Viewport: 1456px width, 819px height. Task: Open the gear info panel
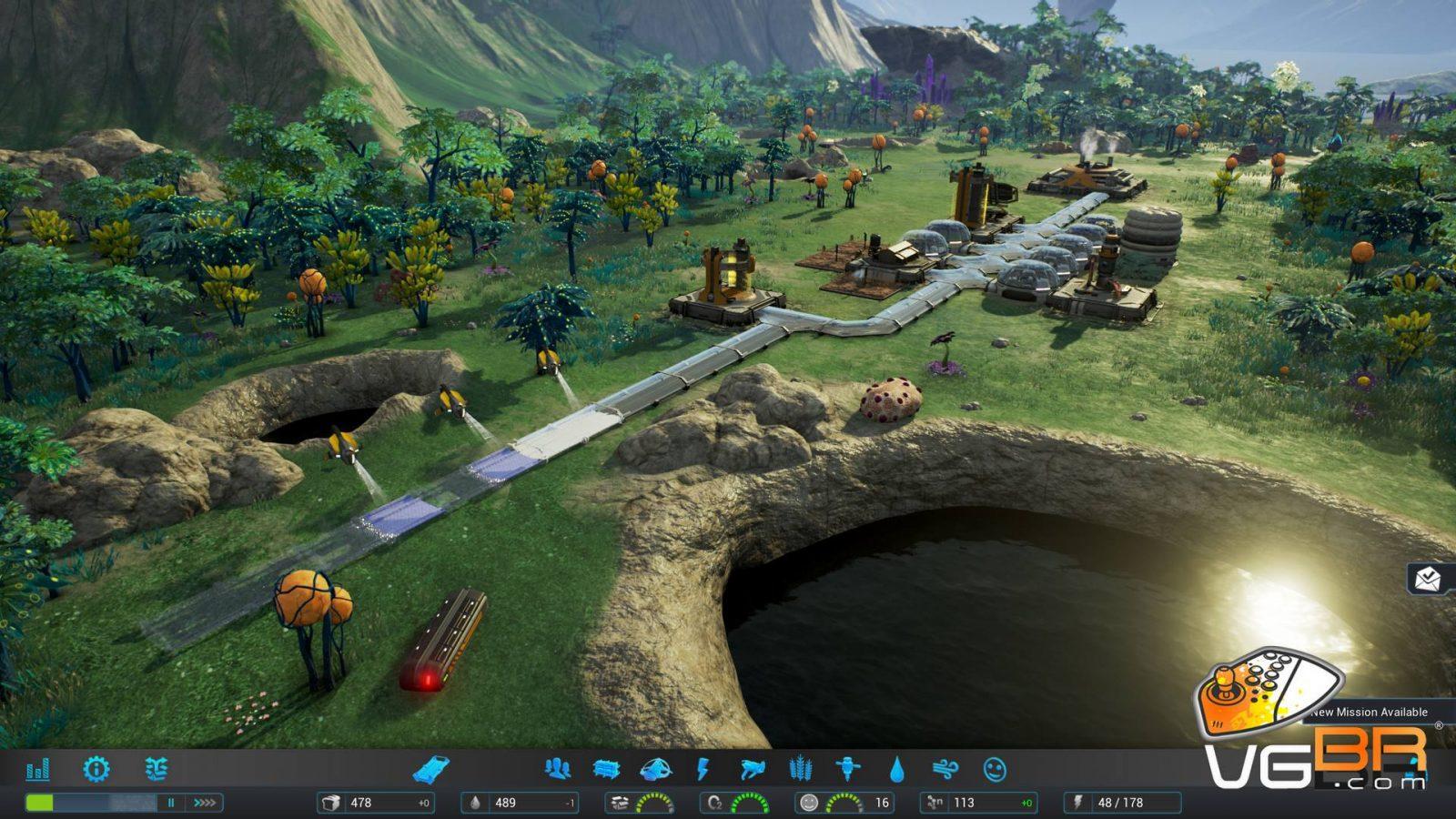(x=96, y=770)
